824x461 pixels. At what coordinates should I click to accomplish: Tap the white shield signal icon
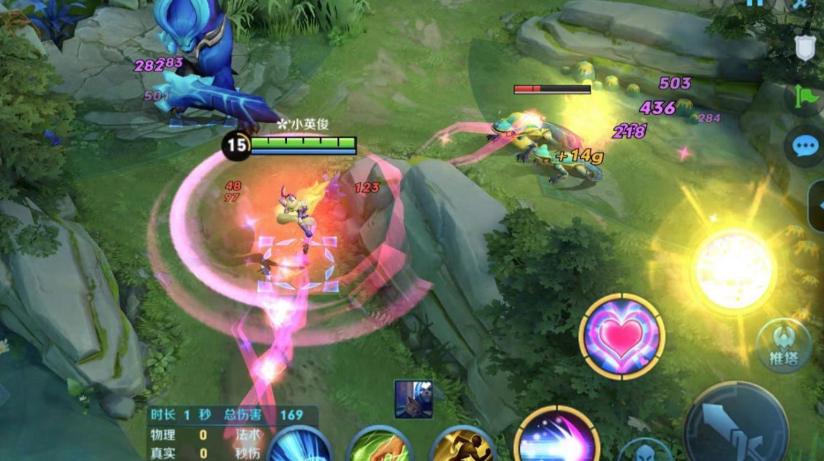click(x=804, y=46)
